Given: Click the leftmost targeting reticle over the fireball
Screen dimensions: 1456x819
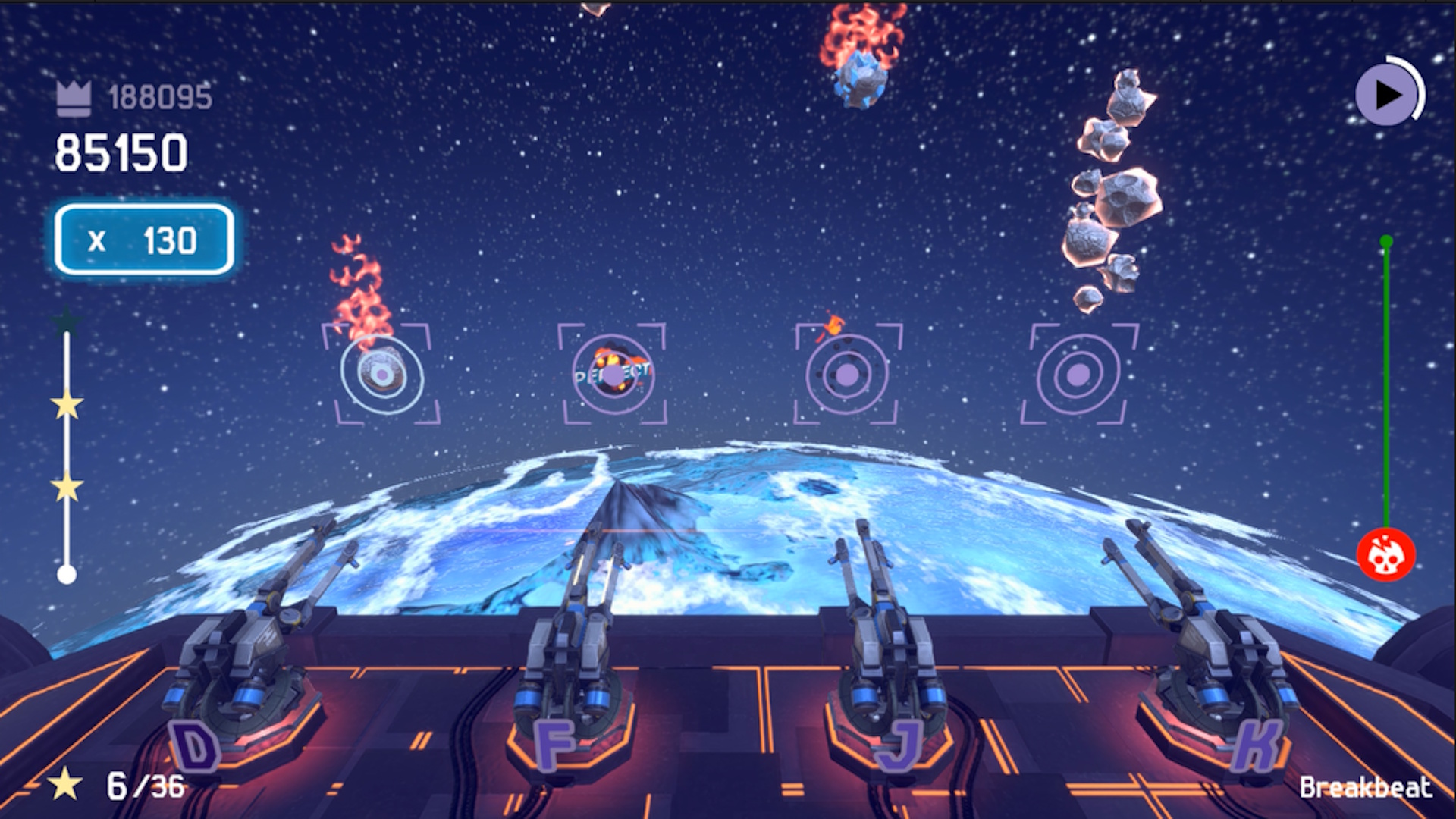Looking at the screenshot, I should 382,373.
